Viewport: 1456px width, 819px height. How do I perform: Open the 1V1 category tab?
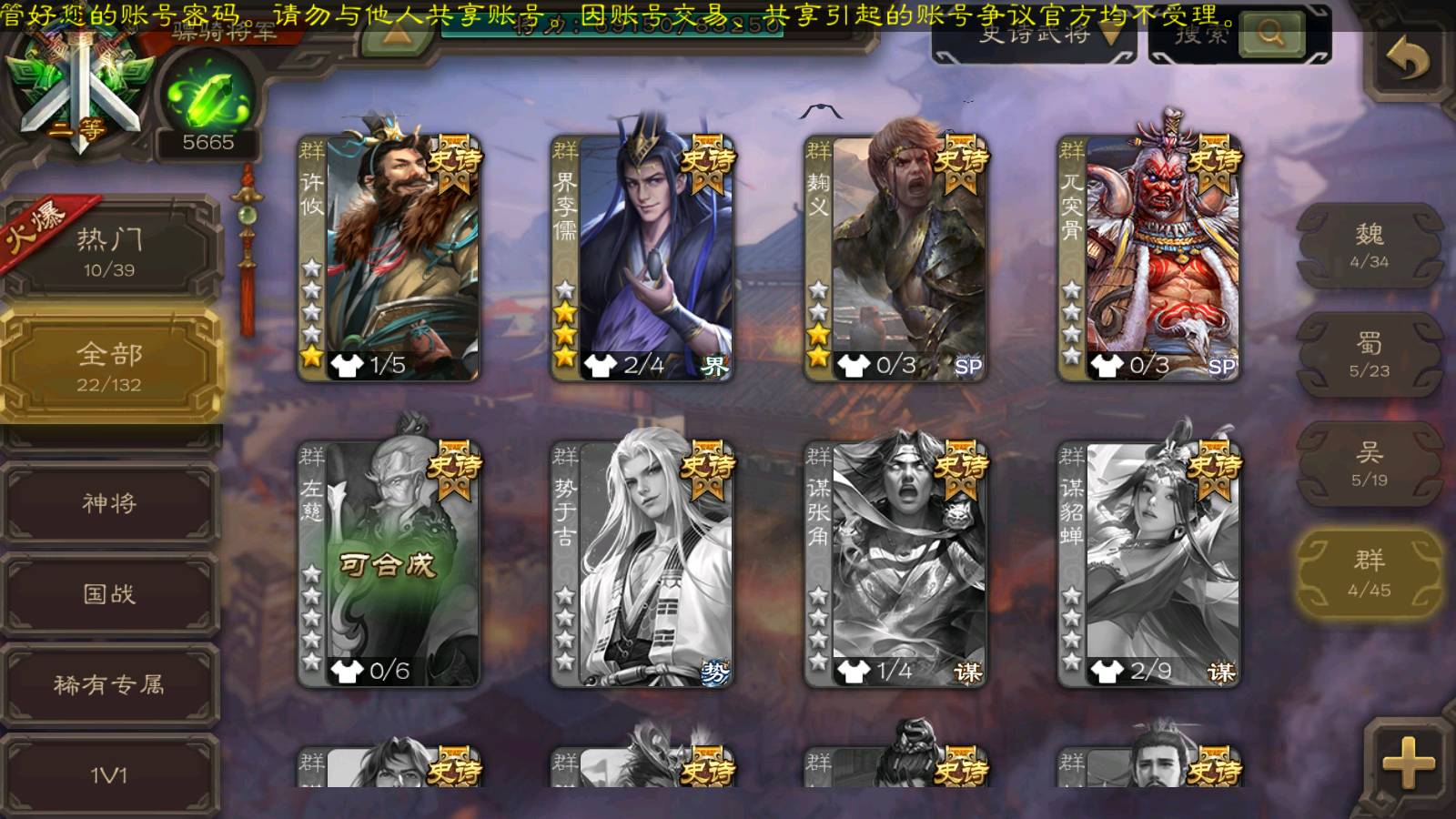[109, 774]
